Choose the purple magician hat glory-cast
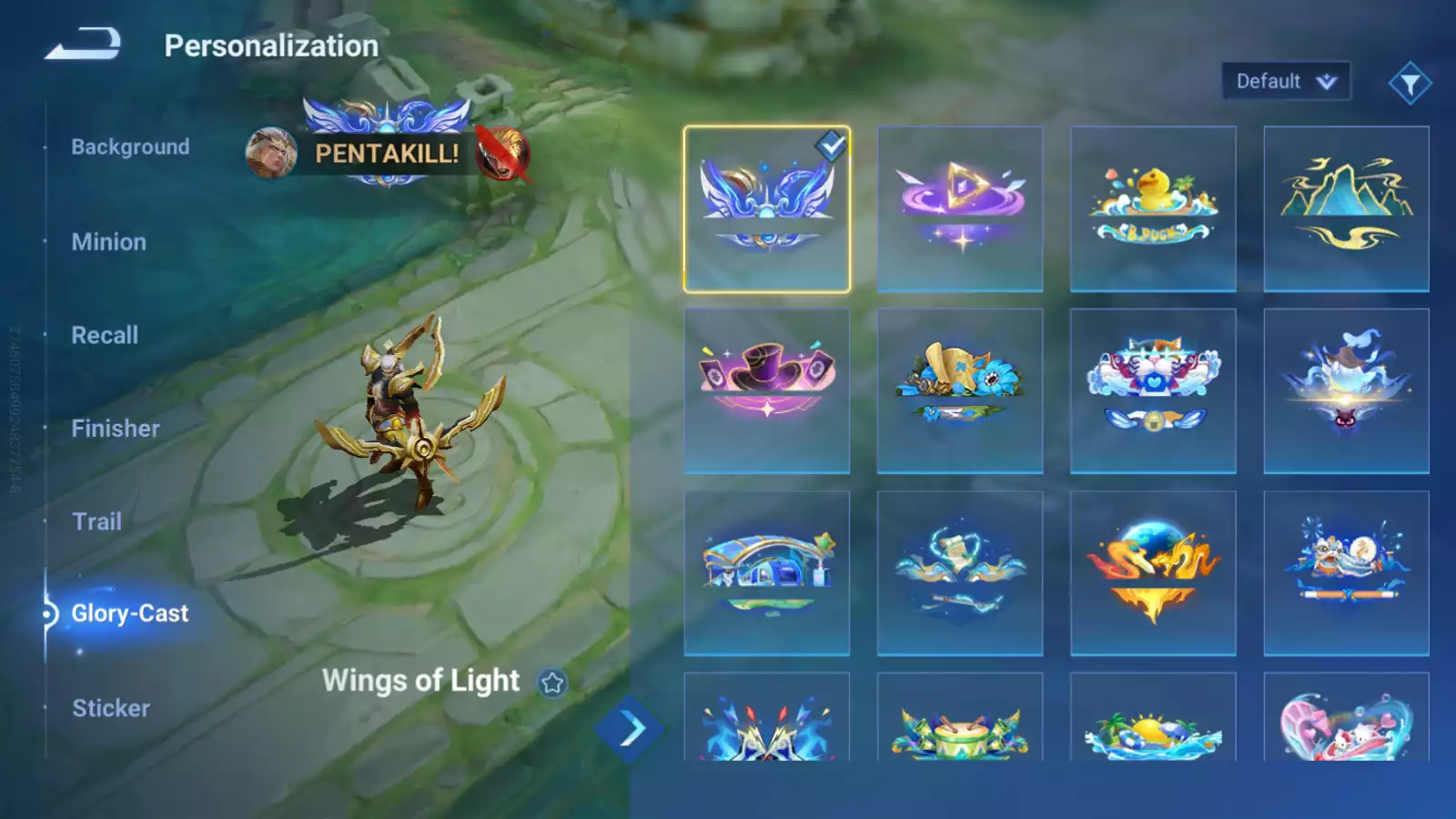The height and width of the screenshot is (819, 1456). coord(767,391)
